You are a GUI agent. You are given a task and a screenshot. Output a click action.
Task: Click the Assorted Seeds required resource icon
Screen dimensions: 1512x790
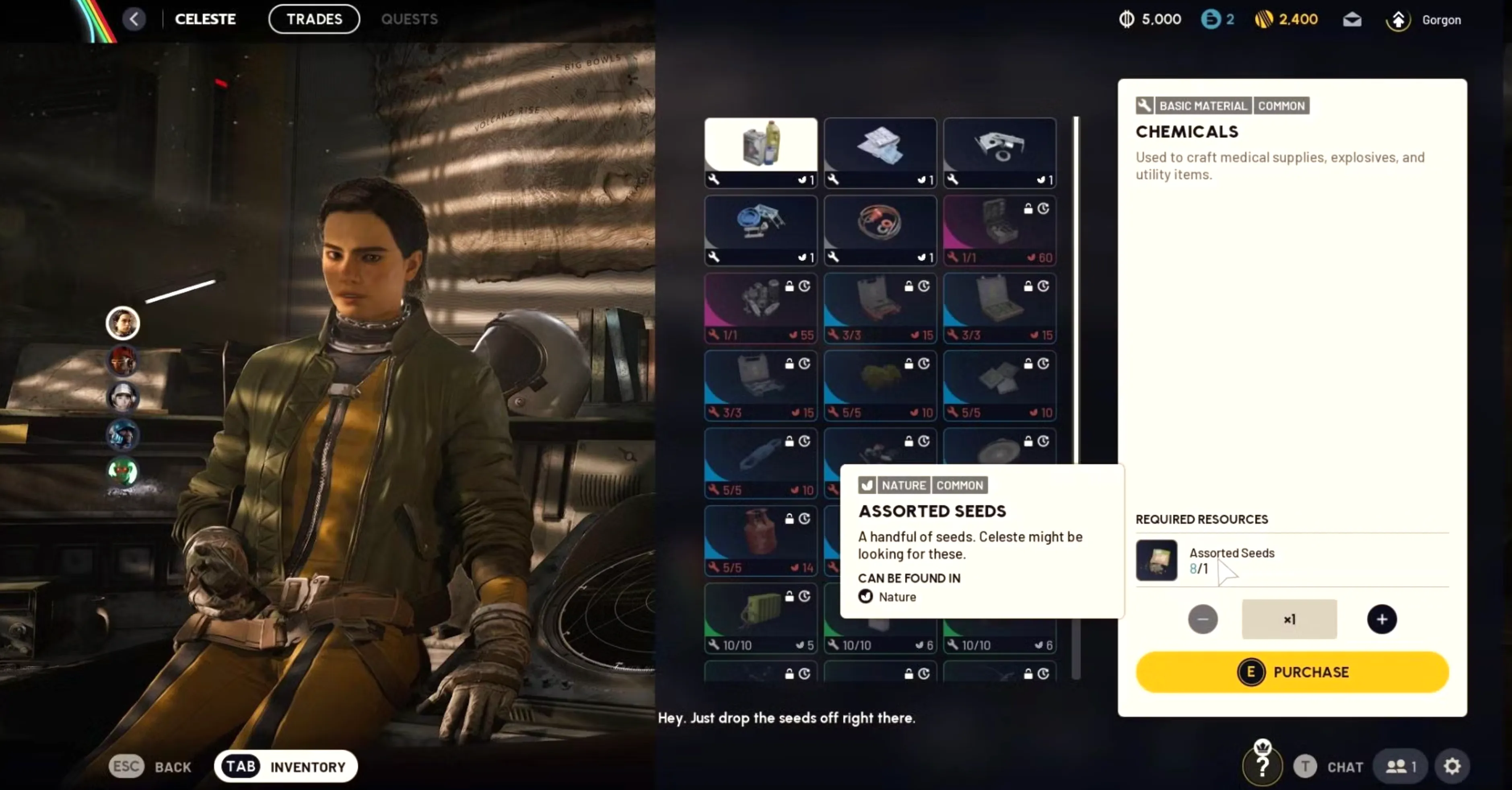pyautogui.click(x=1156, y=560)
